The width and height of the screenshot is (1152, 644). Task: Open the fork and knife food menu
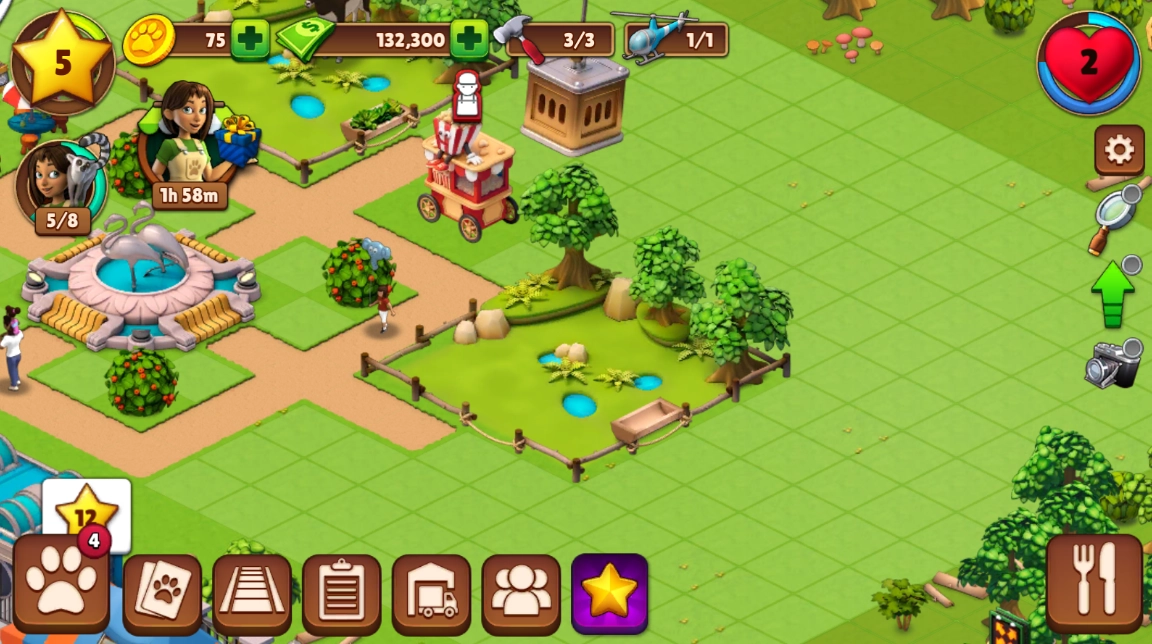(x=1094, y=583)
